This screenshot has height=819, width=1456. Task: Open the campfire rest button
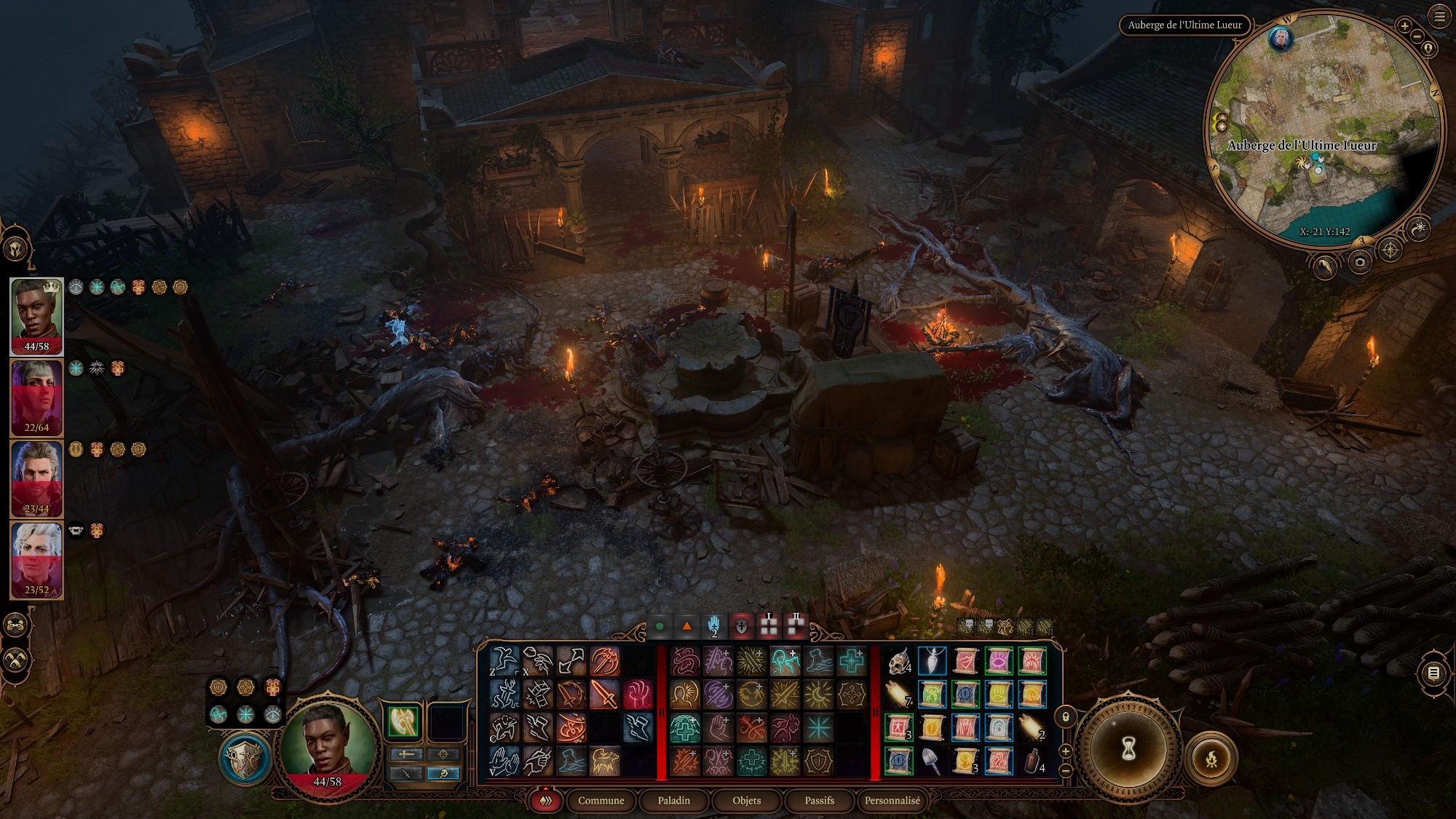(x=1211, y=759)
